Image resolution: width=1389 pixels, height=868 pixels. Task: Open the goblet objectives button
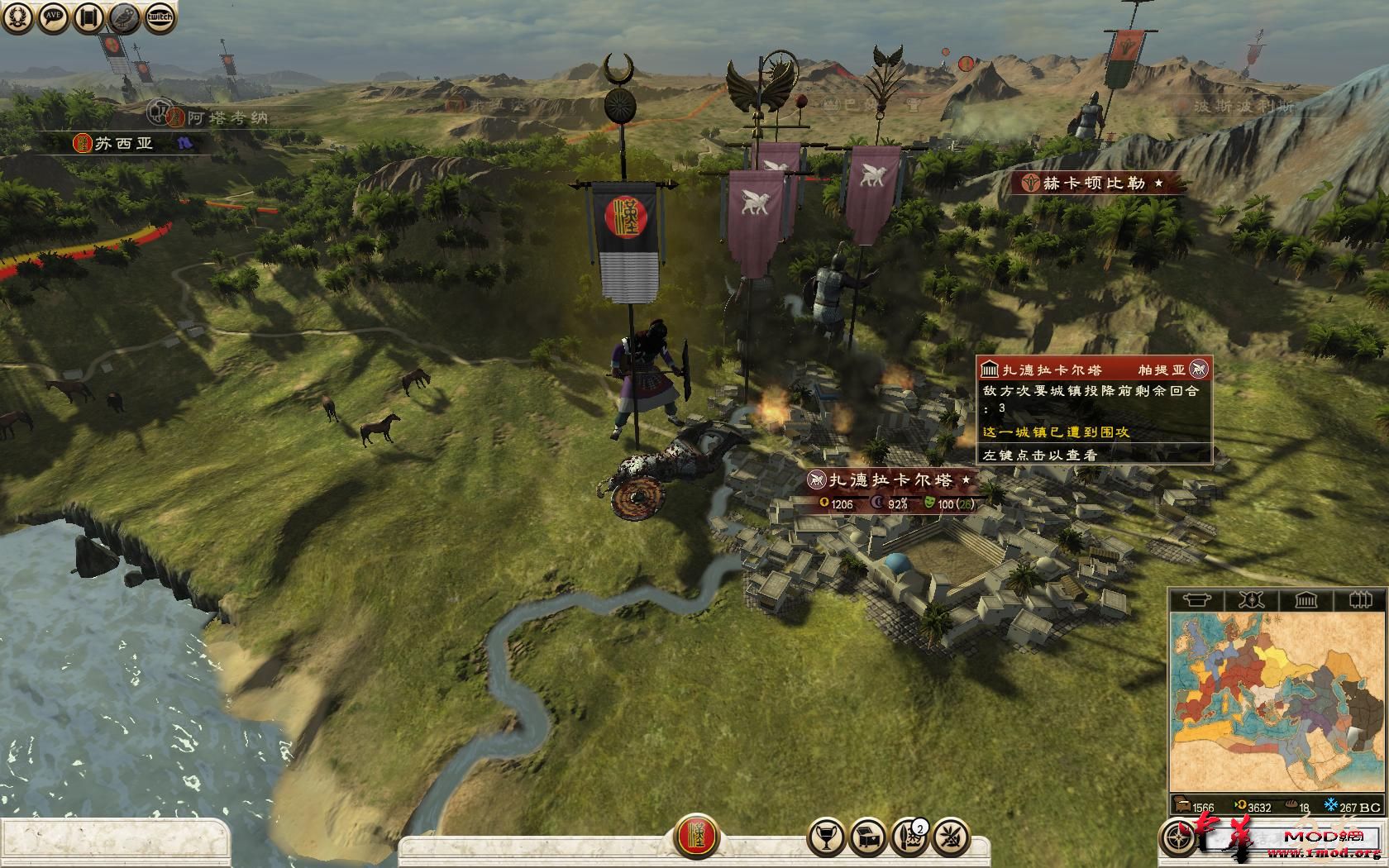coord(826,837)
